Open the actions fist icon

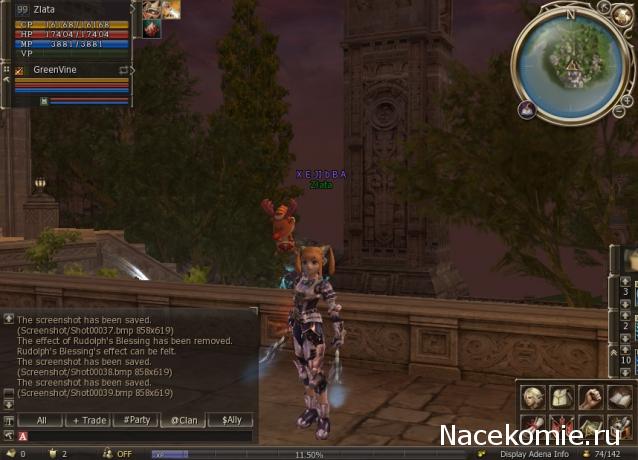click(x=591, y=396)
